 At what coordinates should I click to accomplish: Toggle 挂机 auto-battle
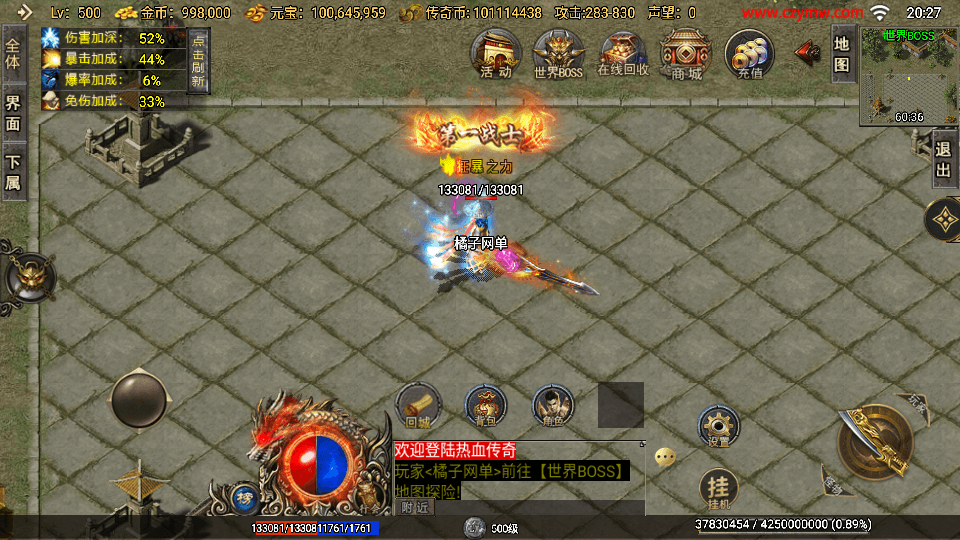[x=717, y=487]
